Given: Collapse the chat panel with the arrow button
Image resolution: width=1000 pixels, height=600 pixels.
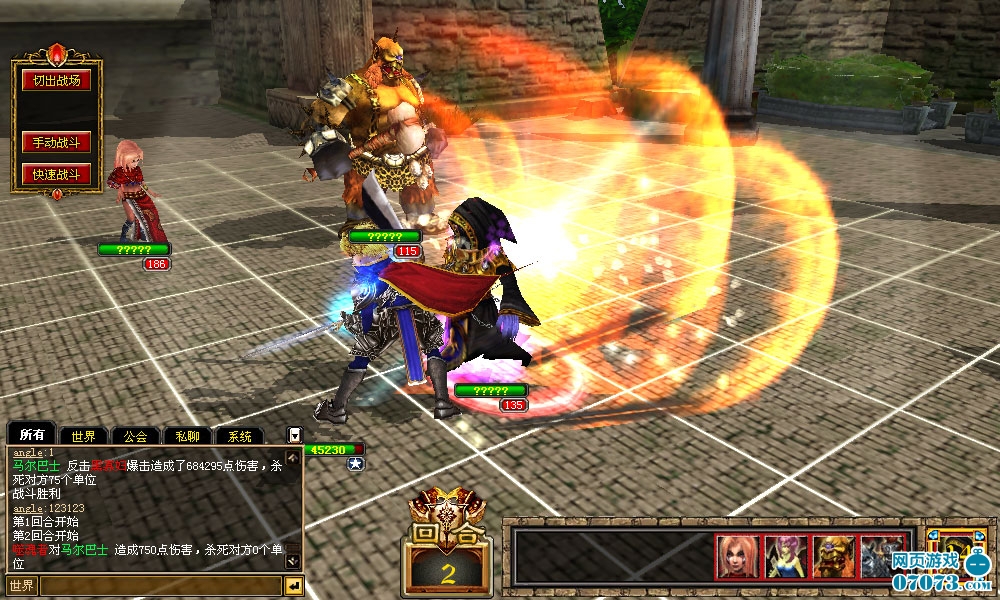Looking at the screenshot, I should coord(294,435).
